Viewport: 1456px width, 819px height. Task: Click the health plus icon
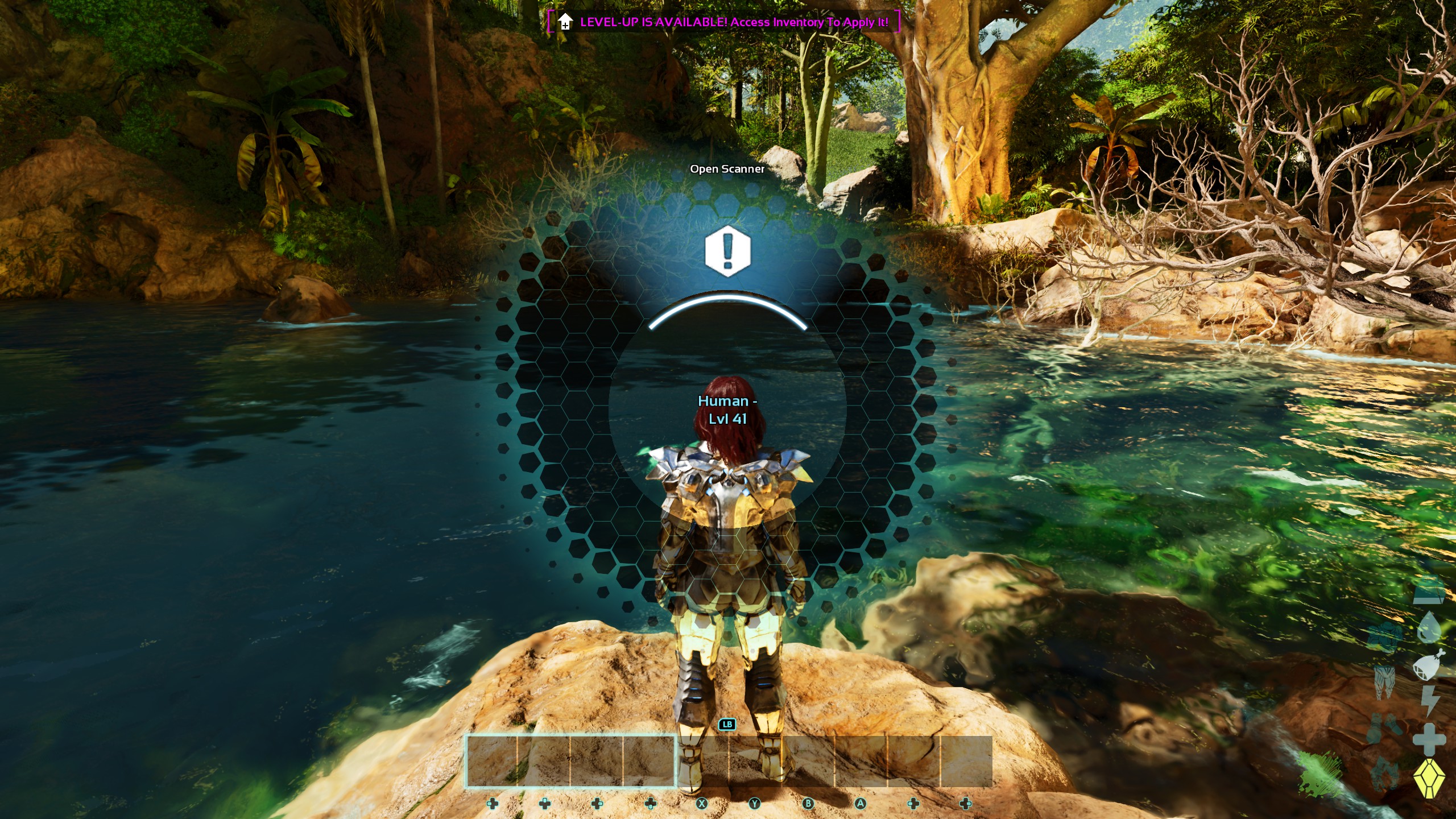[x=1430, y=739]
